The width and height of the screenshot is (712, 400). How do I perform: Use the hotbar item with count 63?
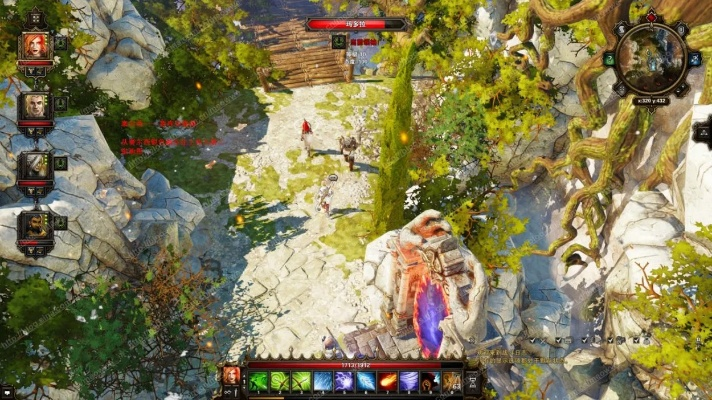click(x=451, y=381)
